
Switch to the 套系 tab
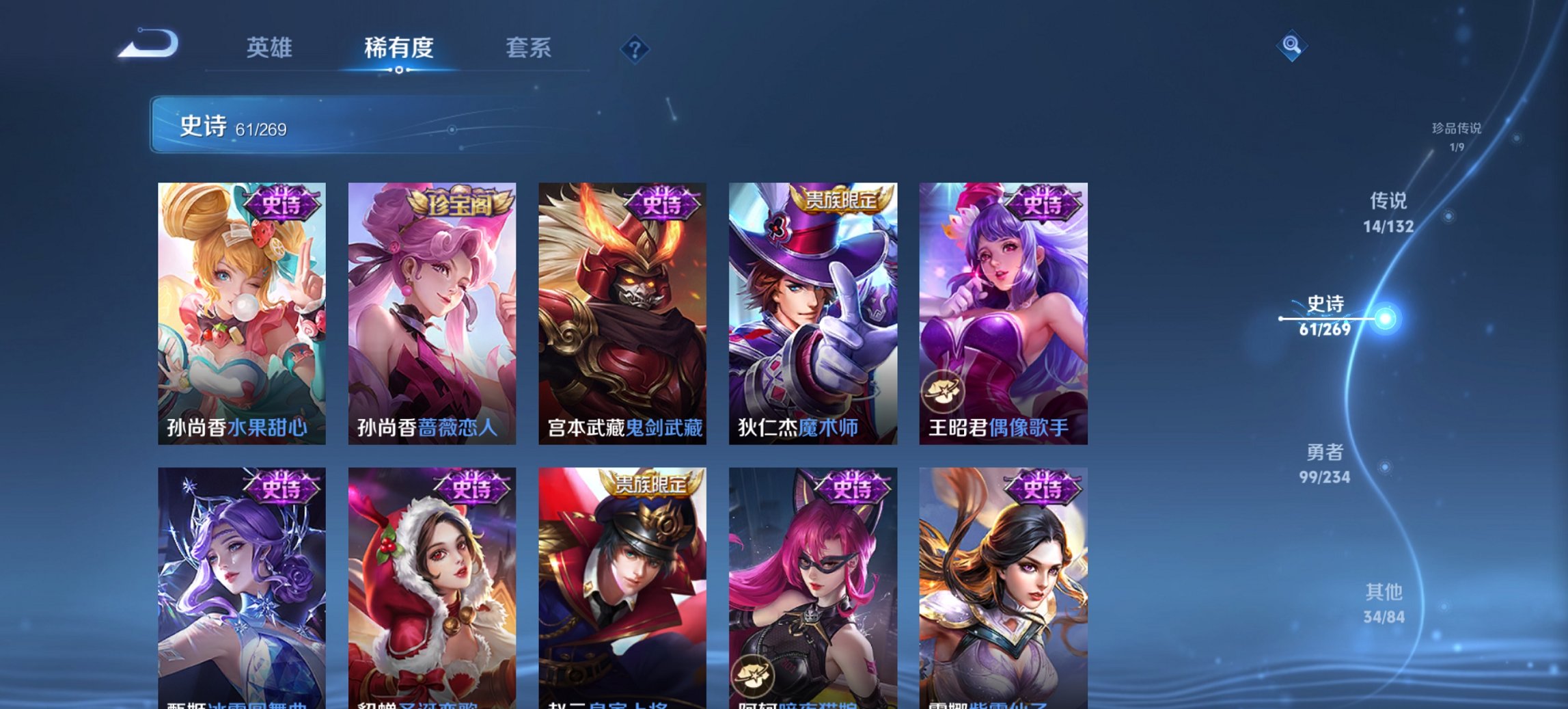pyautogui.click(x=528, y=48)
